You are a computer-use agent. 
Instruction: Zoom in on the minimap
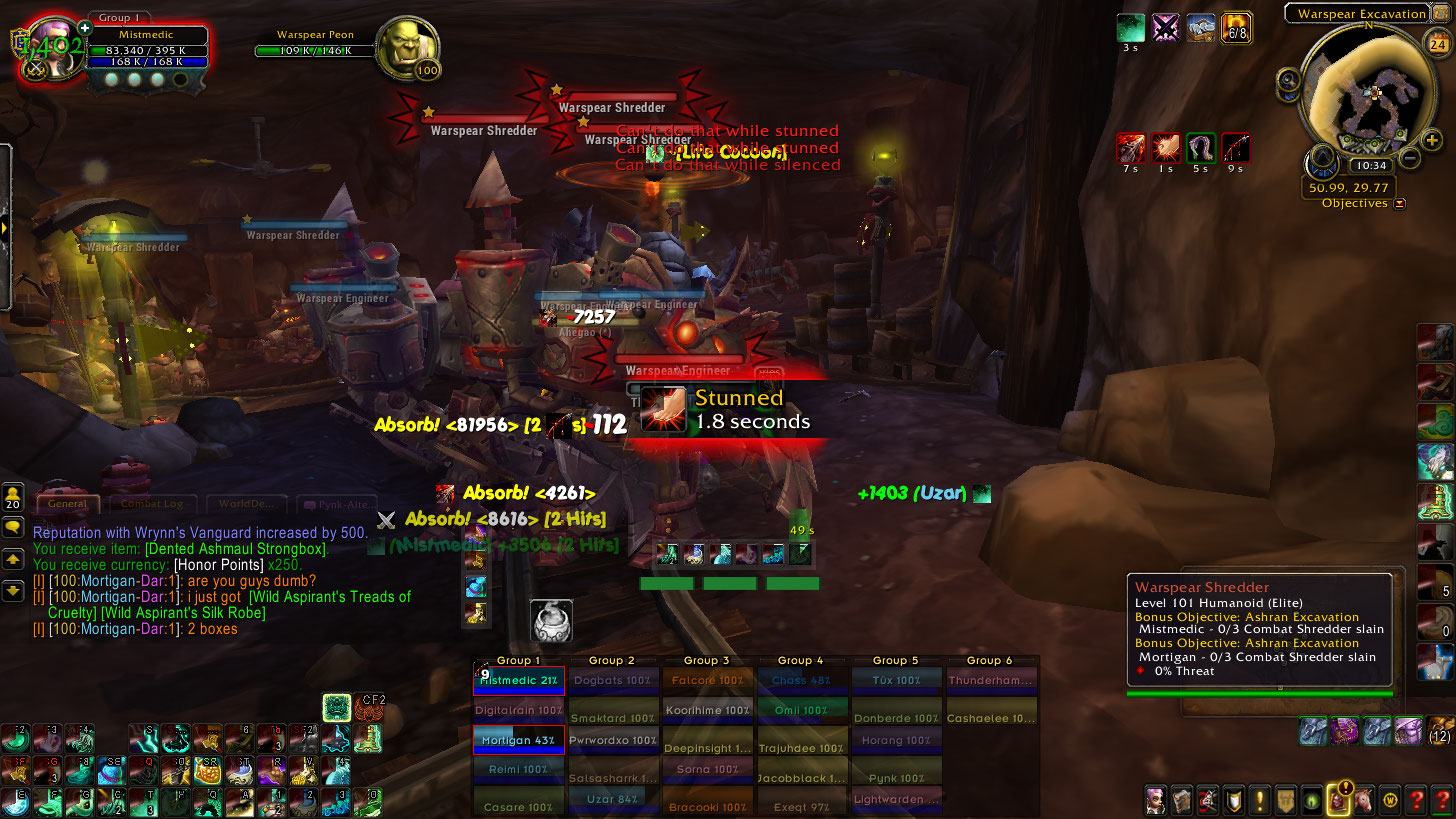(1431, 141)
